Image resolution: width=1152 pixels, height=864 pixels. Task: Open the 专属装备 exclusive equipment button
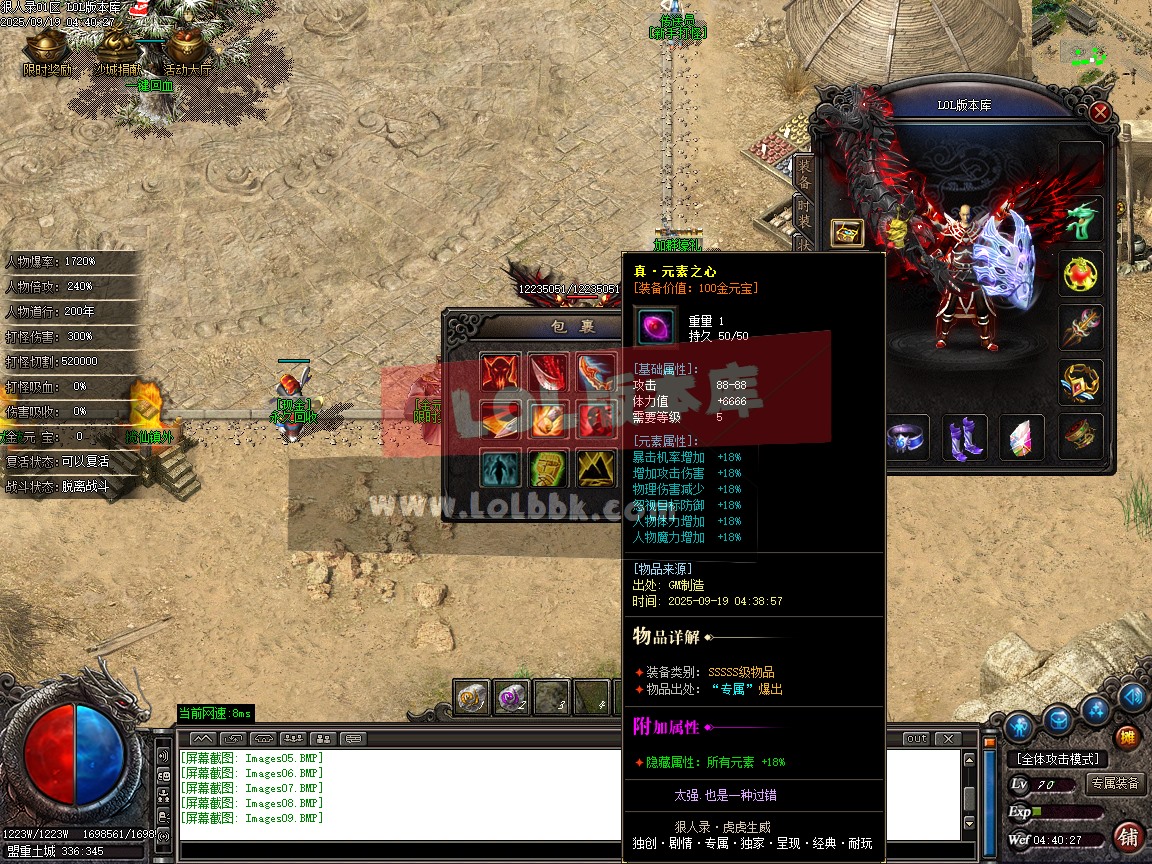pyautogui.click(x=1115, y=784)
